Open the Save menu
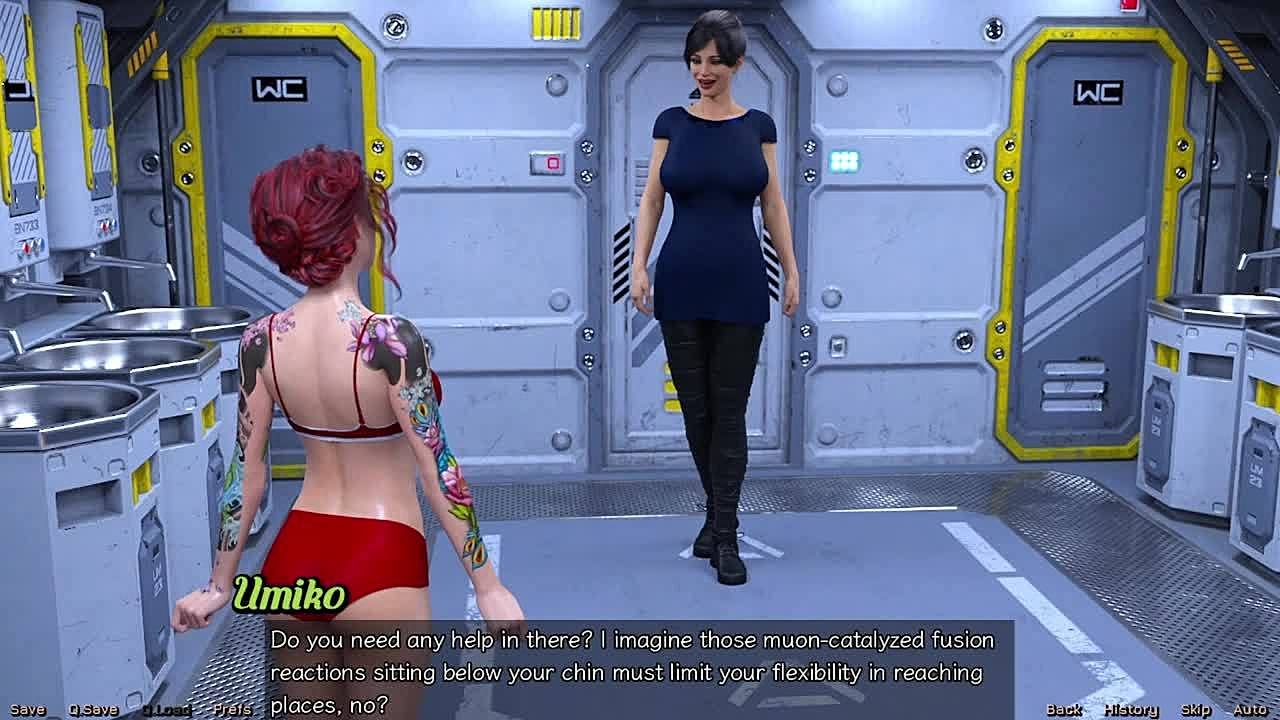Viewport: 1280px width, 720px height. point(27,709)
